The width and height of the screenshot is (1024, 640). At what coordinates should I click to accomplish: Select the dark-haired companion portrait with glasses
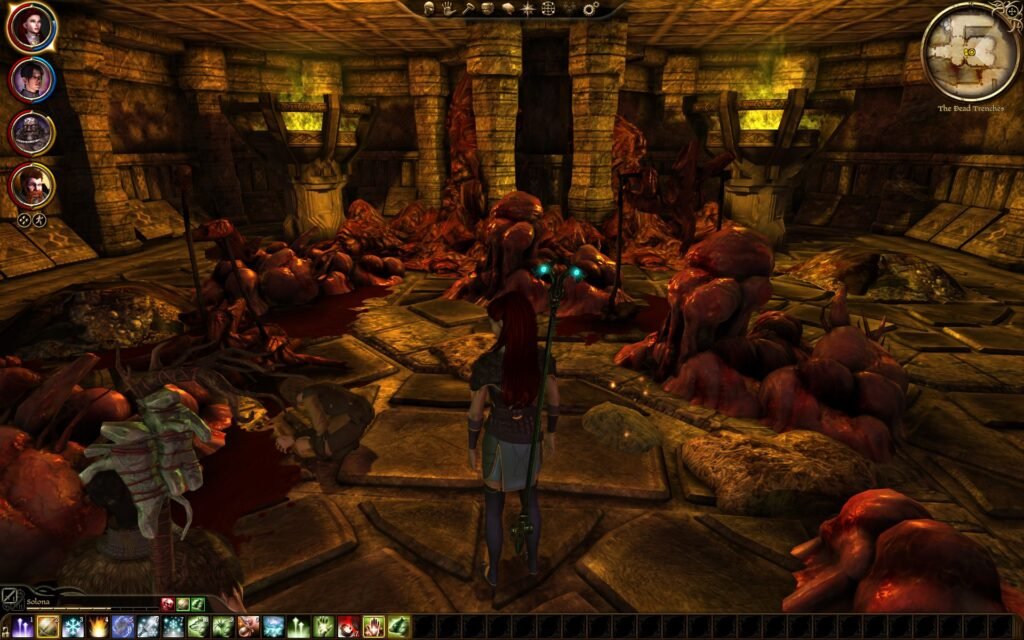pyautogui.click(x=31, y=79)
